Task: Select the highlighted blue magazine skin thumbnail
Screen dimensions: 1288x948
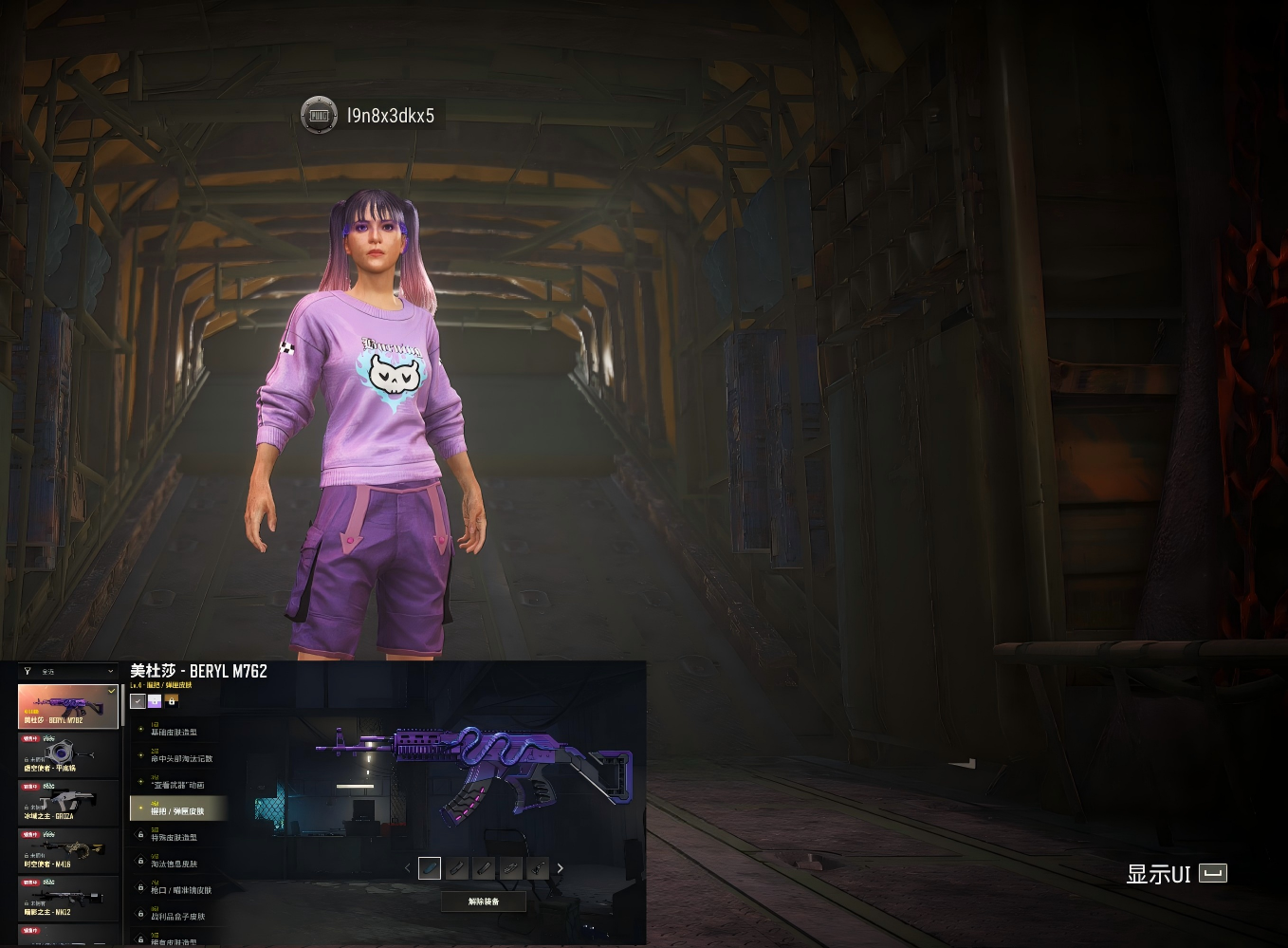Action: click(x=430, y=868)
